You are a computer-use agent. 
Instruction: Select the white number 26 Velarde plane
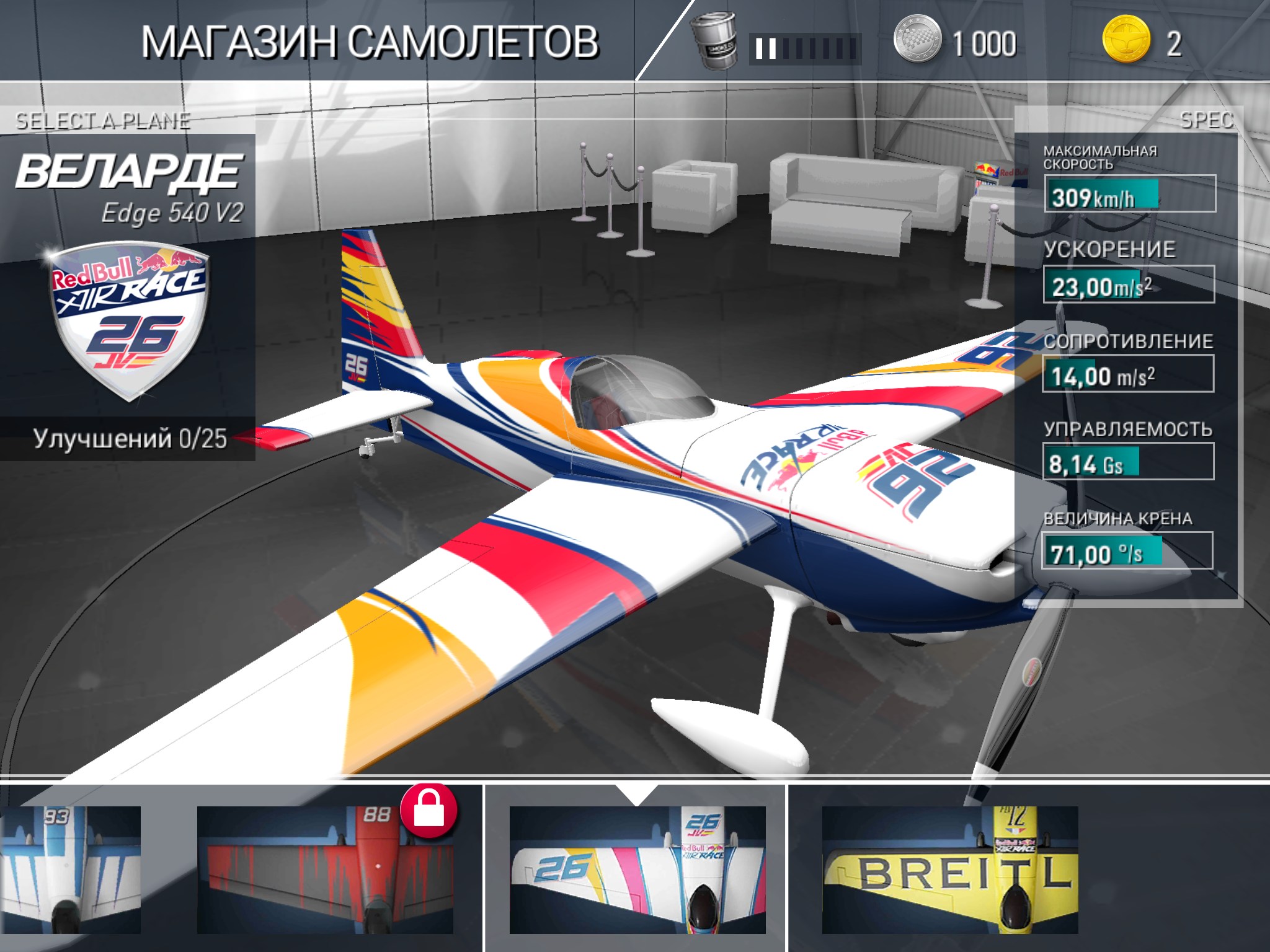[637, 869]
